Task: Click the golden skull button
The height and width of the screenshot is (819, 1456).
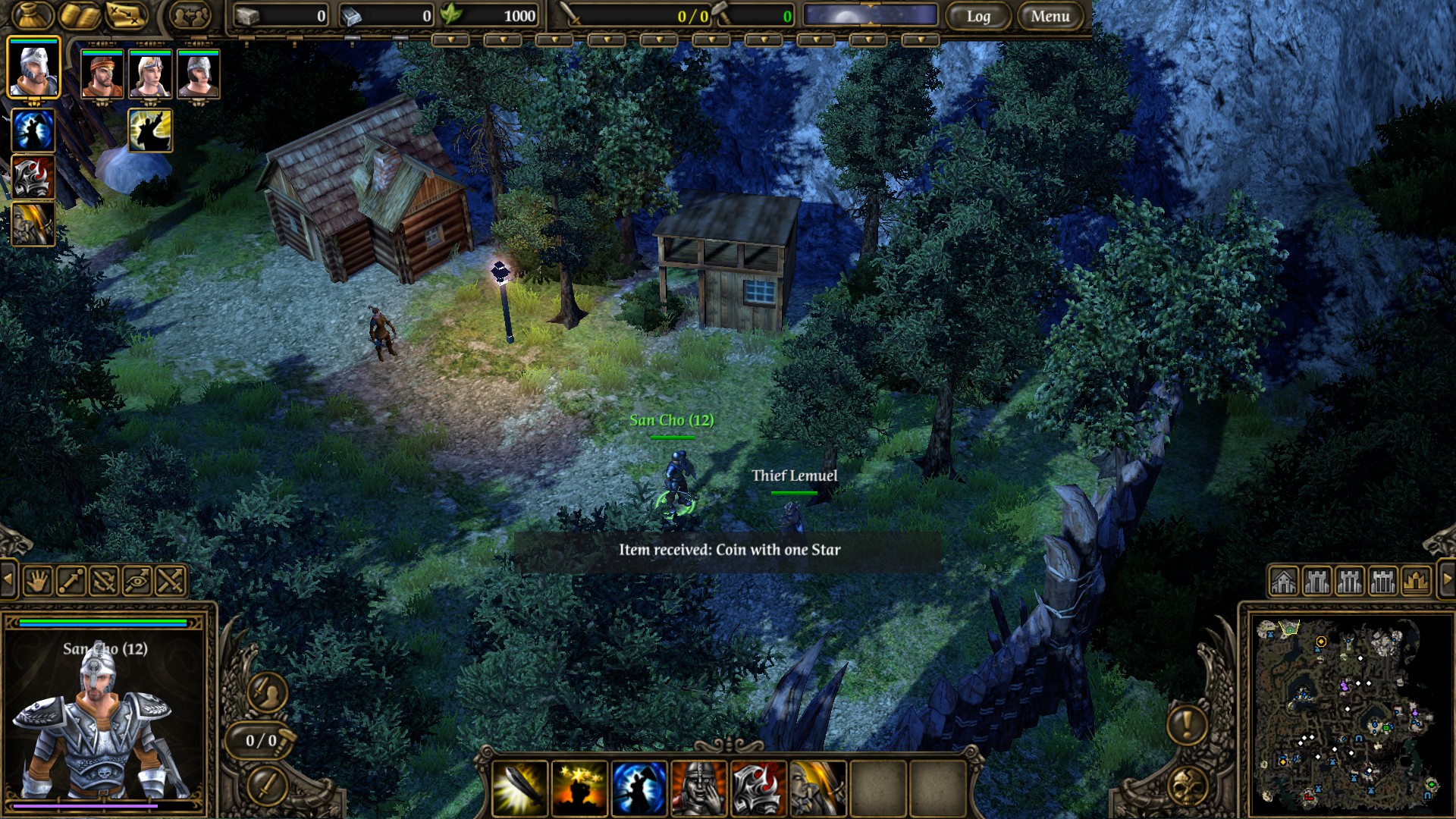Action: point(1187,786)
